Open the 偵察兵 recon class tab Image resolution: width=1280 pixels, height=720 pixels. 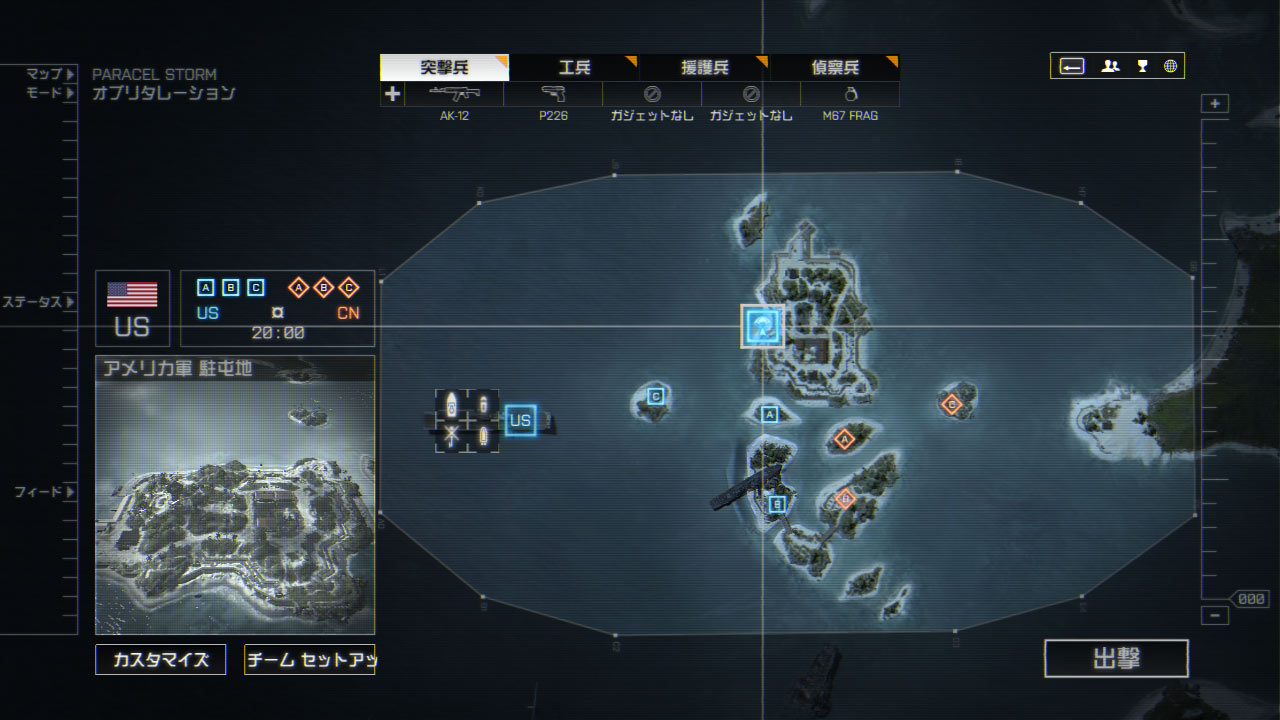[835, 68]
